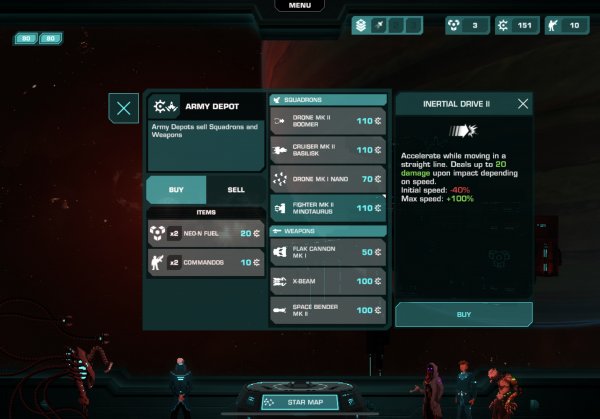Choose Cruiser MK II Basilisk squadron
Viewport: 600px width, 419px height.
327,150
